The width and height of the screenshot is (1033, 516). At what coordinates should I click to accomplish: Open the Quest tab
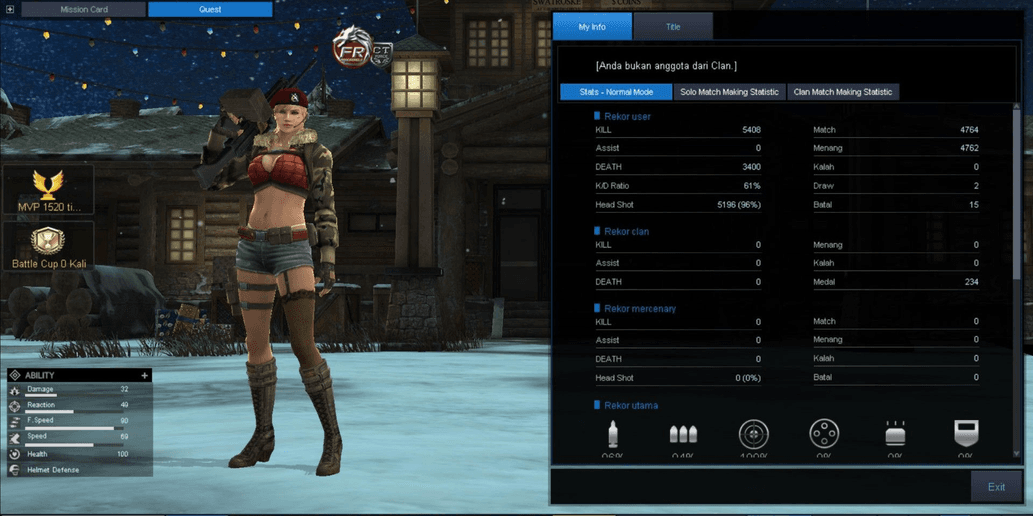210,9
